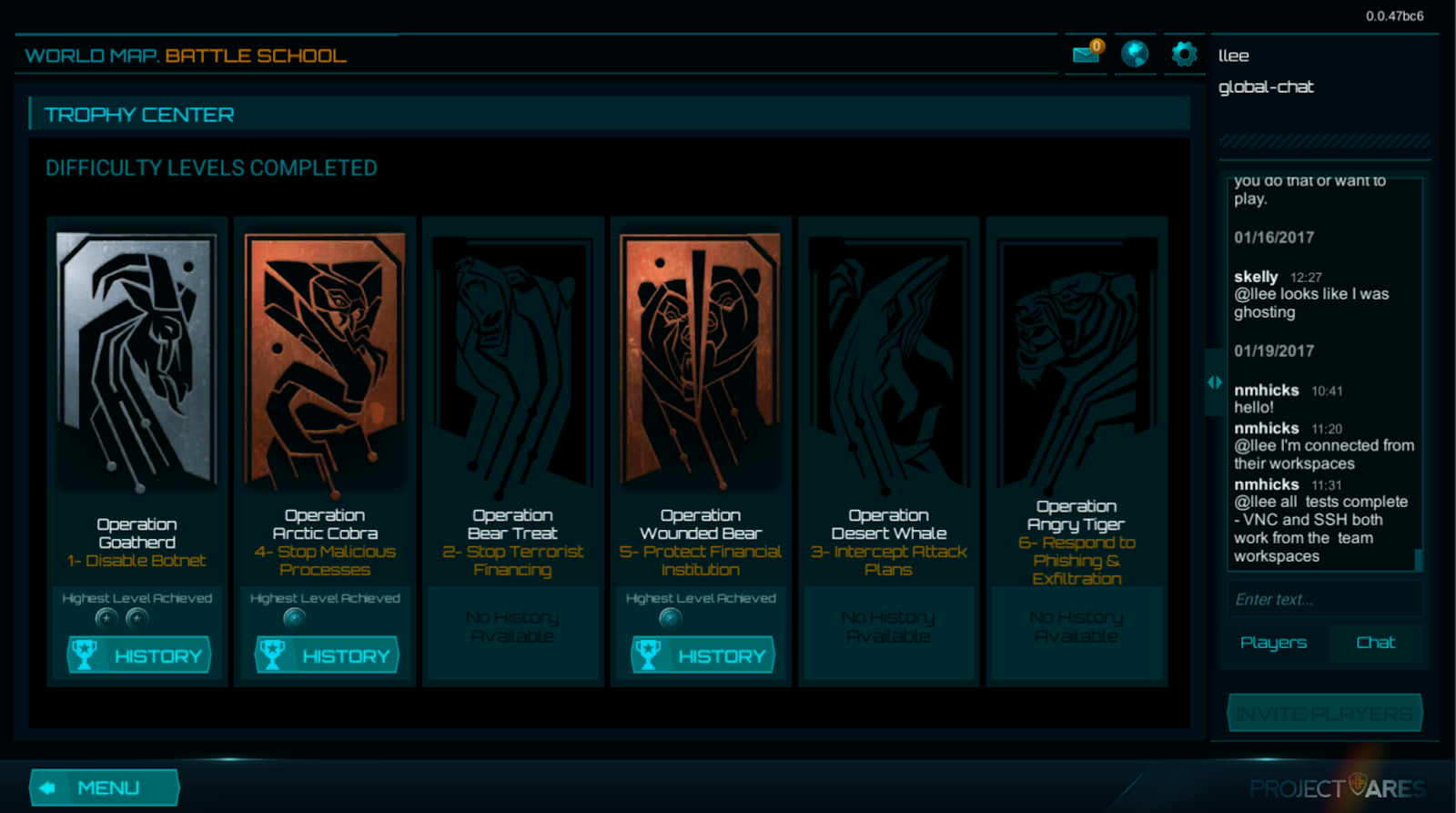The image size is (1456, 813).
Task: Focus the Enter text chat field
Action: click(1322, 600)
